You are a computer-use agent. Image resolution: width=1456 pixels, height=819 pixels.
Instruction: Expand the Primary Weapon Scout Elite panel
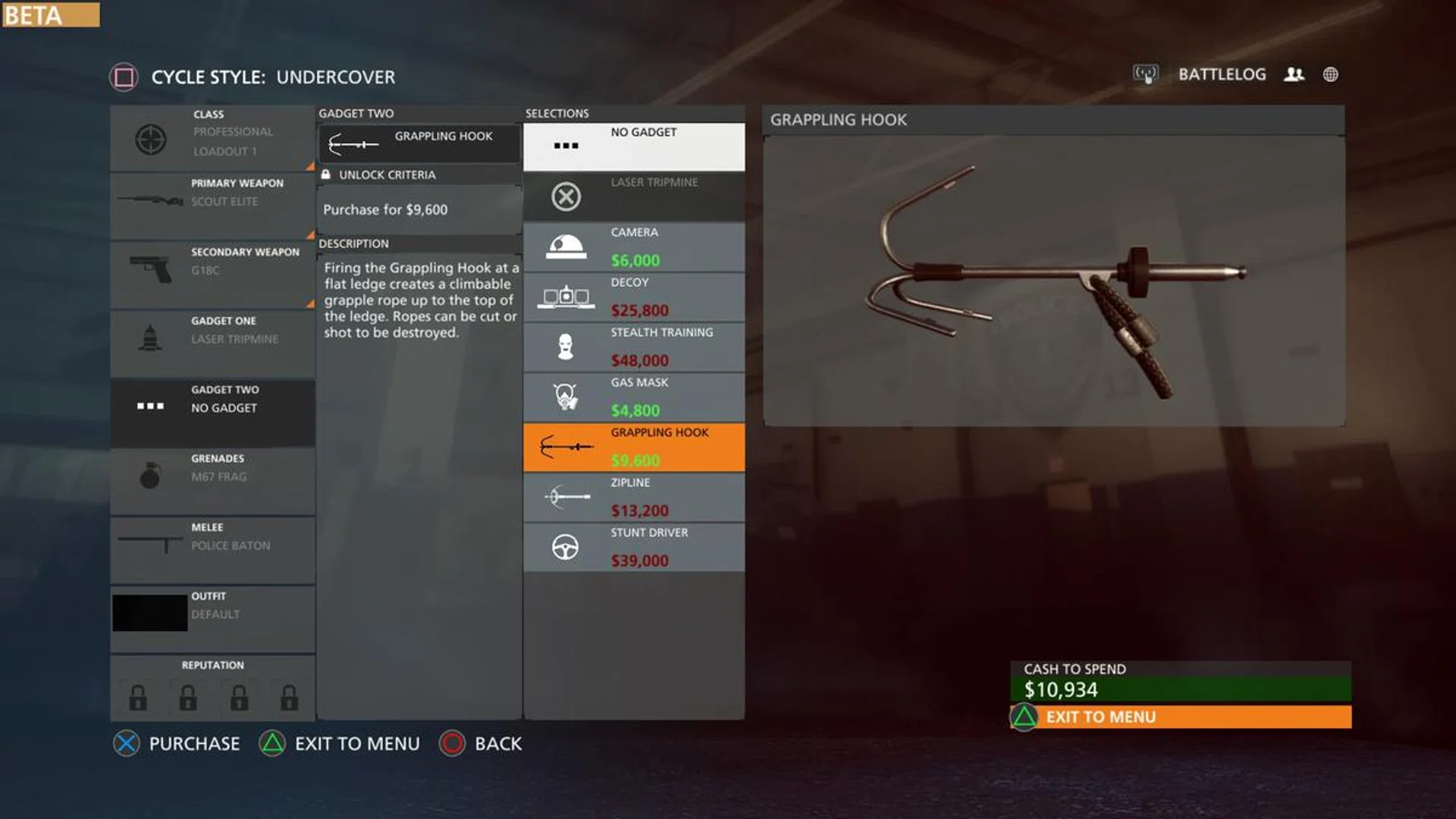[212, 205]
